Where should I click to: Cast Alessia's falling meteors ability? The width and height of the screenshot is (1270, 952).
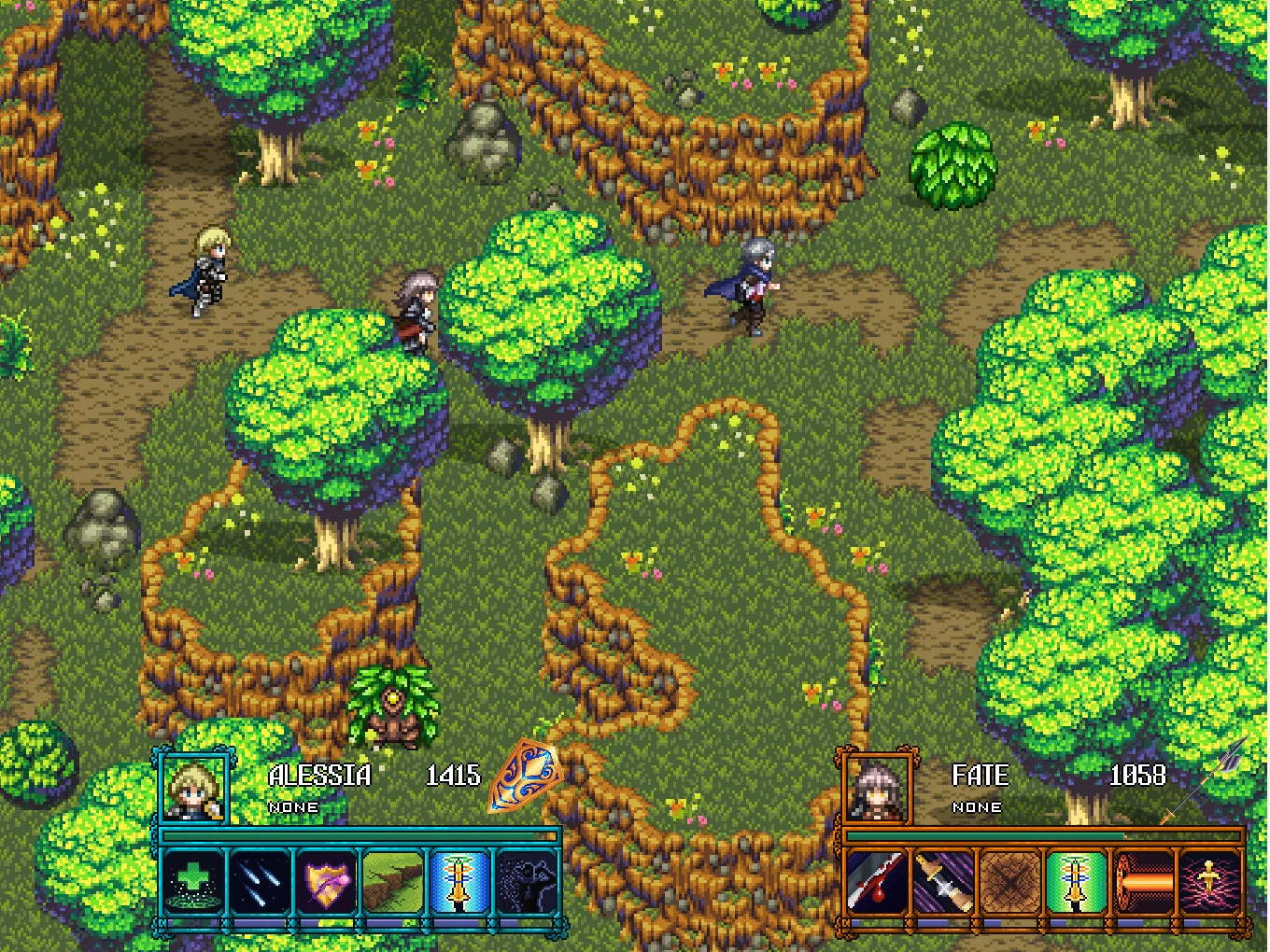(x=260, y=881)
